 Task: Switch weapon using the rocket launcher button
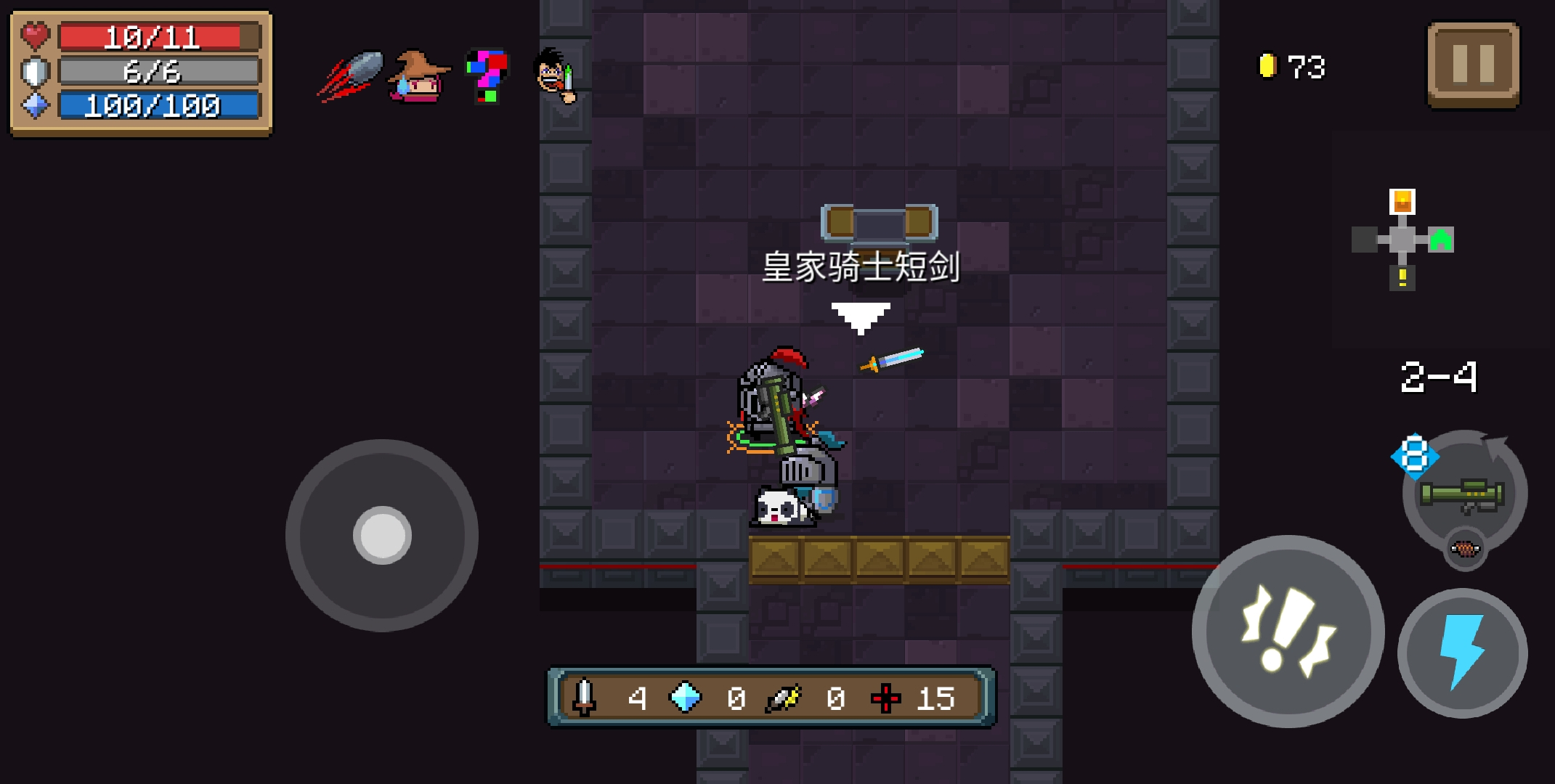pos(1463,495)
